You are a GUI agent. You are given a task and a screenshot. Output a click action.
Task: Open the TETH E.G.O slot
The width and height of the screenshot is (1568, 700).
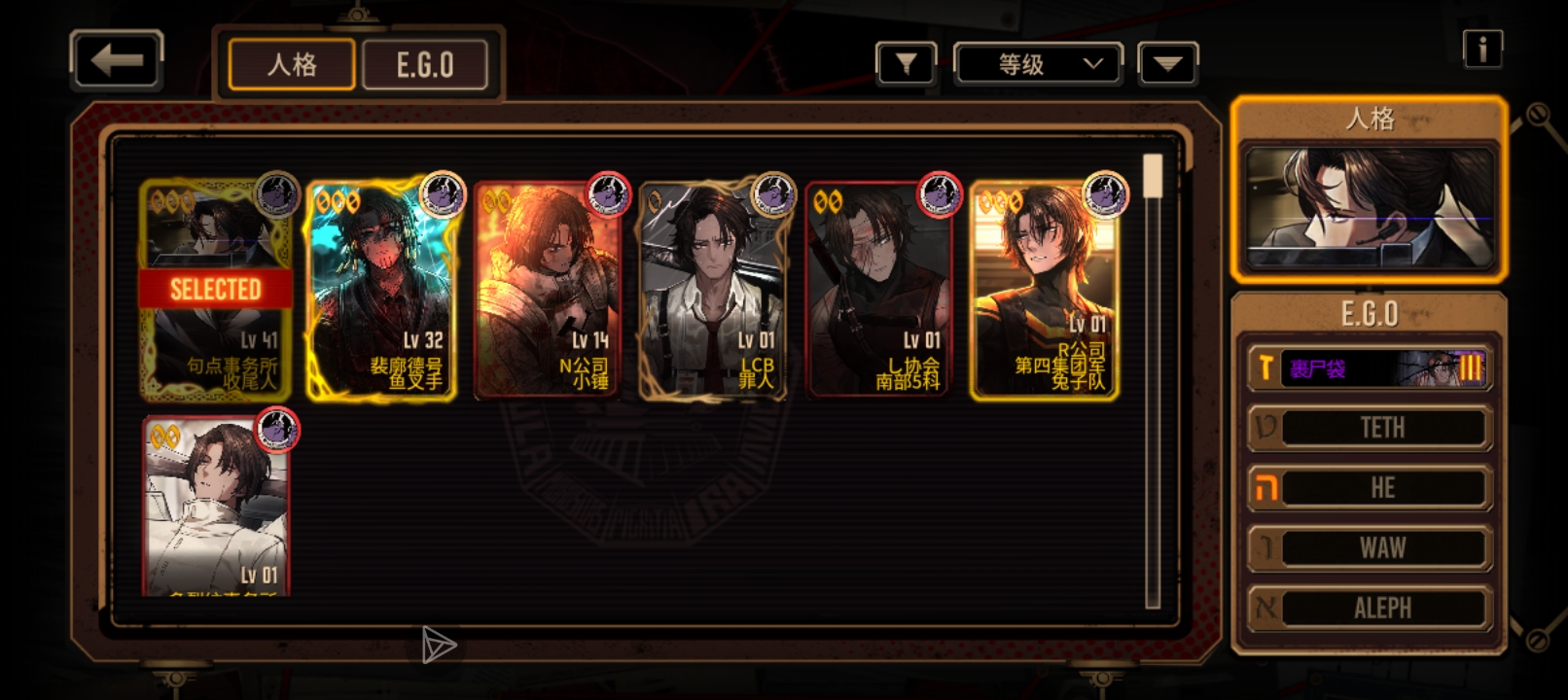pos(1370,428)
